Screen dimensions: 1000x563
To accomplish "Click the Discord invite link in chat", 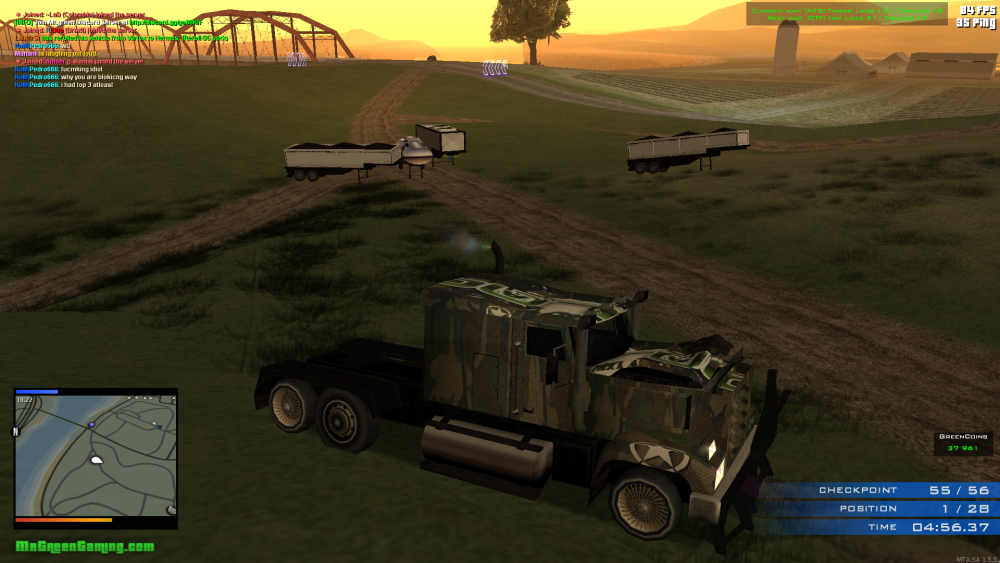I will coord(165,22).
